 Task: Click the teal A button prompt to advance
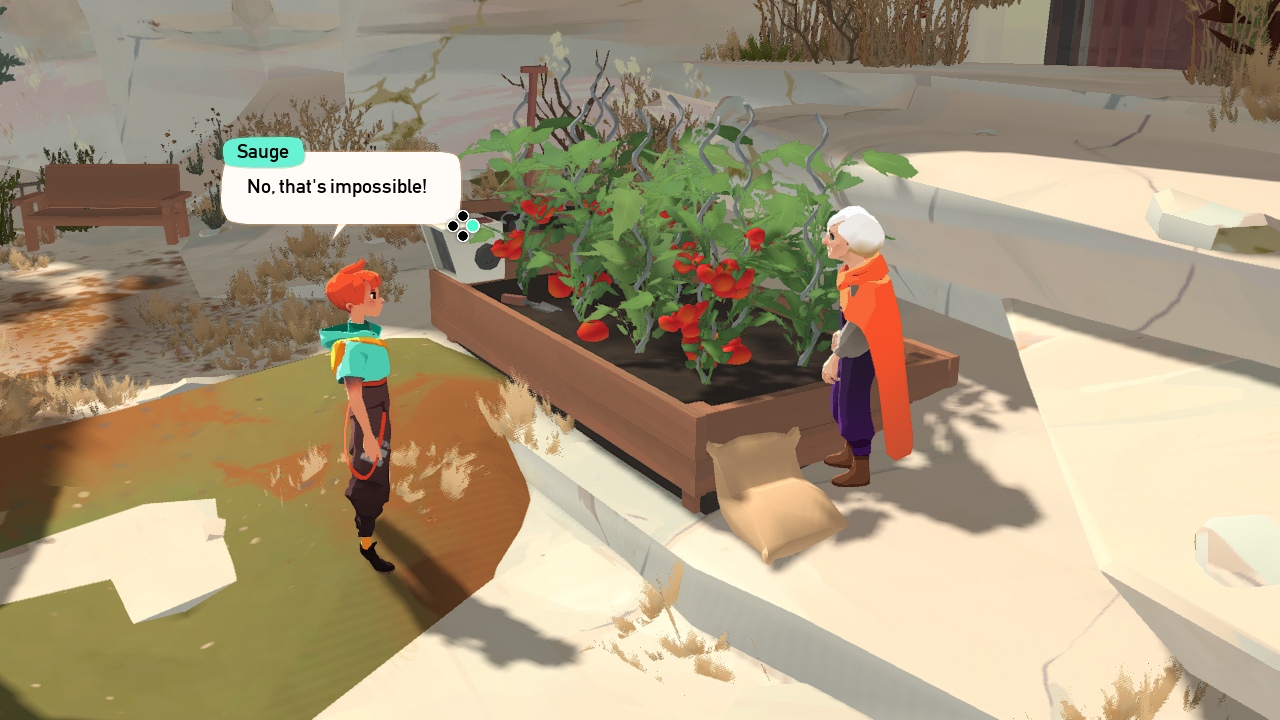(472, 226)
